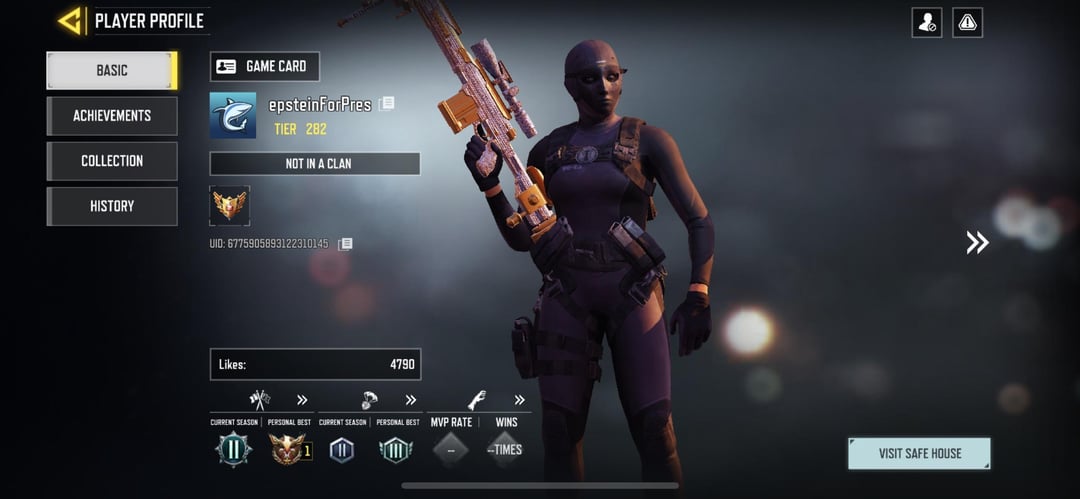
Task: Expand MVP rate and wins arrow
Action: (519, 400)
